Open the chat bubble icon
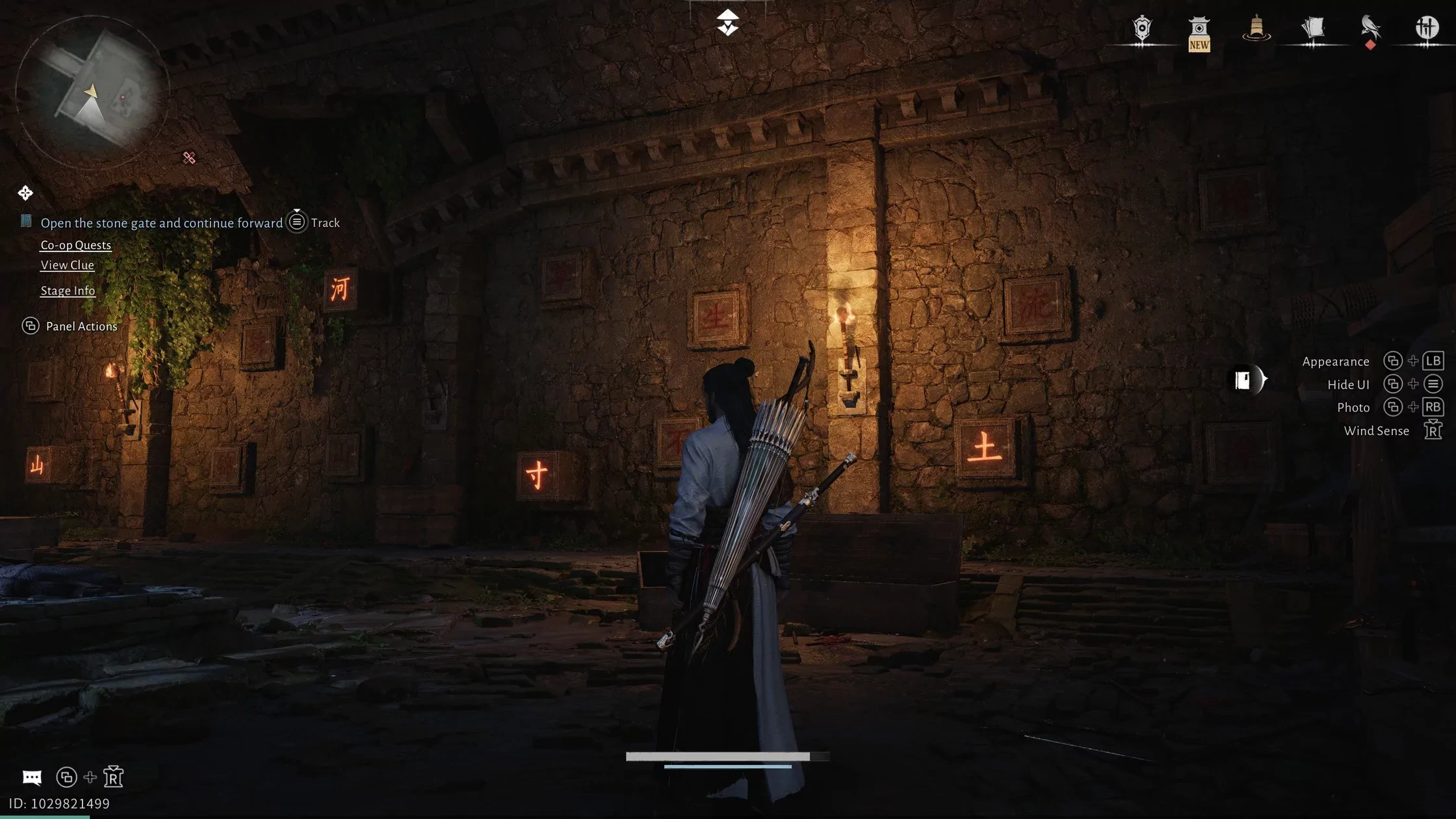This screenshot has height=819, width=1456. point(32,777)
